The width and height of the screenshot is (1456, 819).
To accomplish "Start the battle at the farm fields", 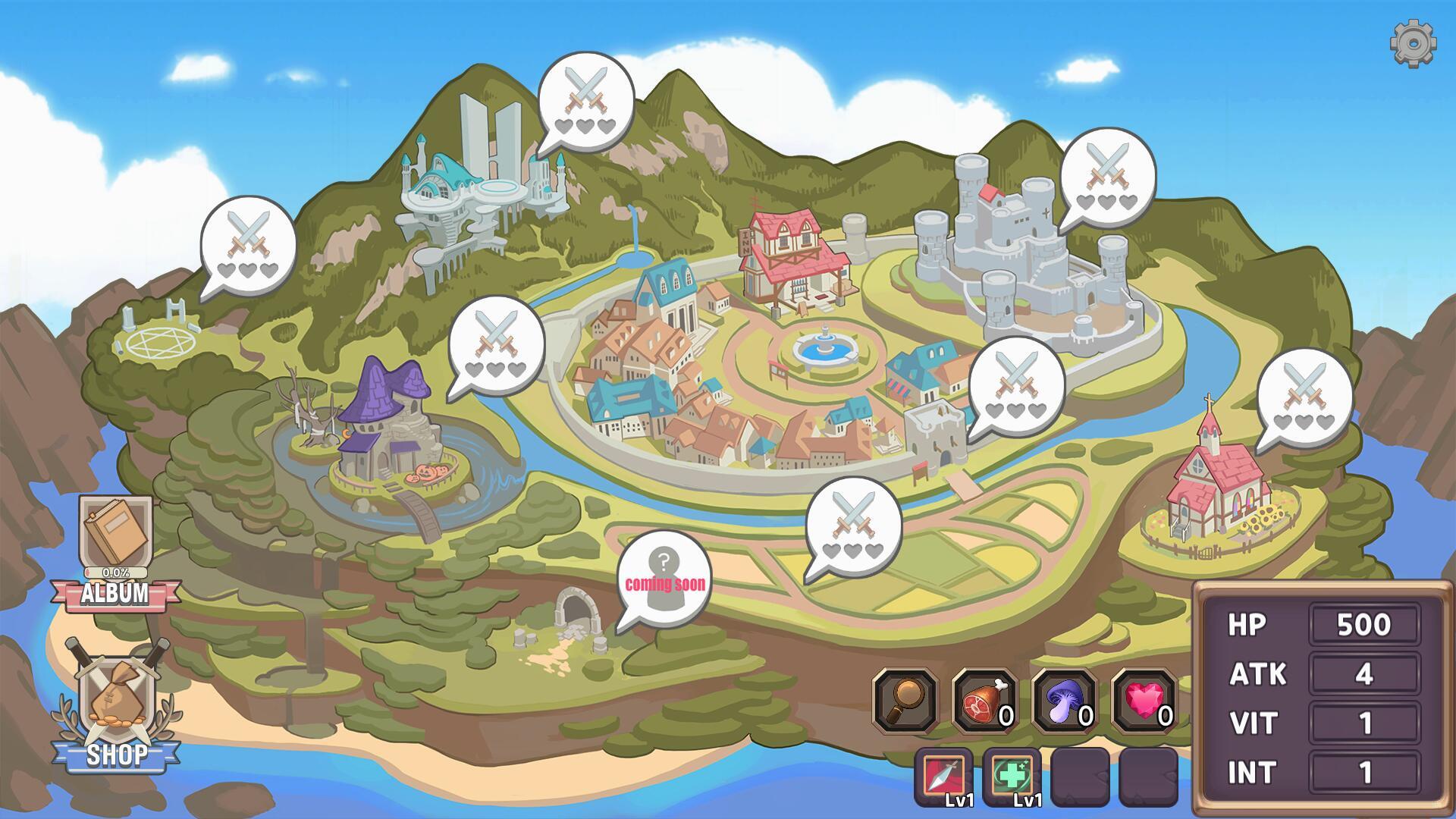I will tap(853, 525).
